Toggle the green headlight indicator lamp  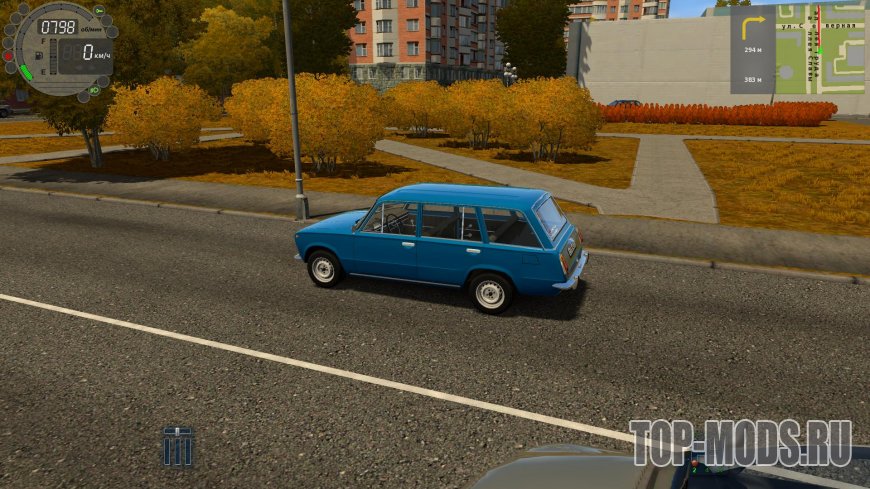[x=99, y=11]
